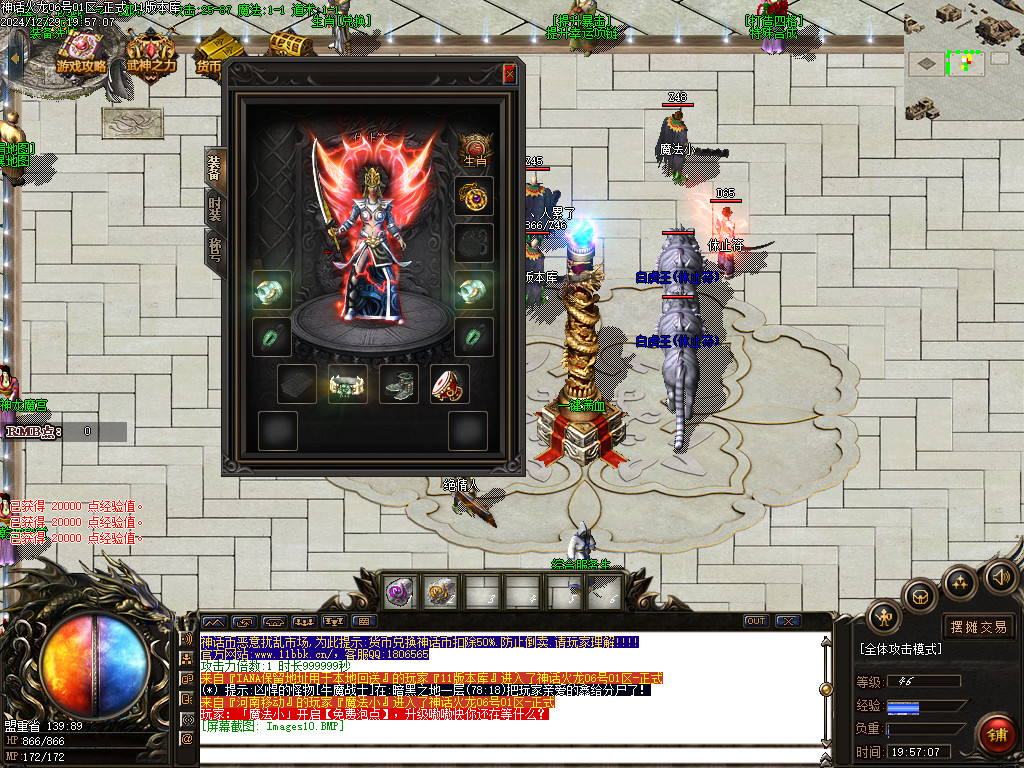The width and height of the screenshot is (1024, 768).
Task: Click the boots equipment slot
Action: (398, 384)
